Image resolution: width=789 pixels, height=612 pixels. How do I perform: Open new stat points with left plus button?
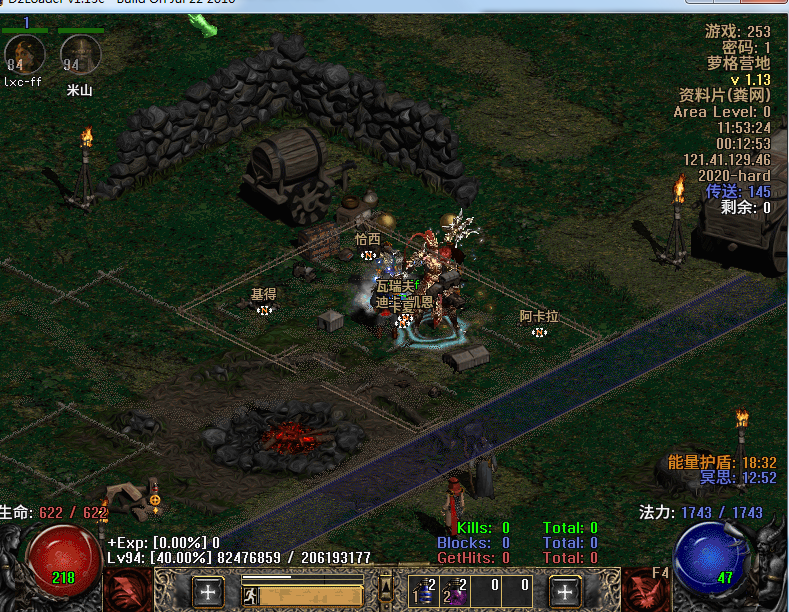pos(208,591)
